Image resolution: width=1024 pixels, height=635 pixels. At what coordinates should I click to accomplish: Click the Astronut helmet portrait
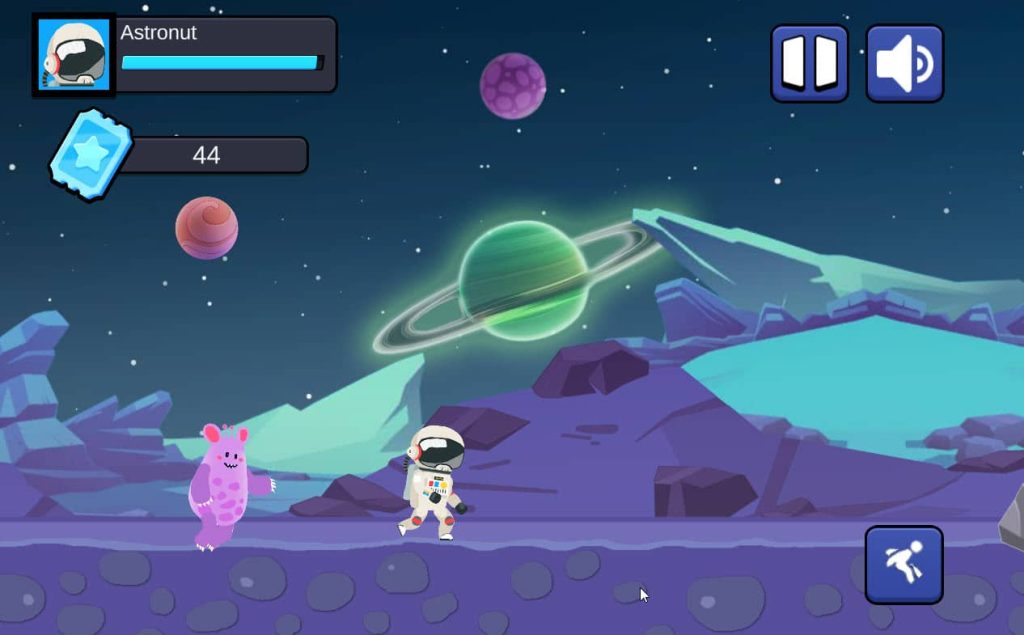click(74, 55)
